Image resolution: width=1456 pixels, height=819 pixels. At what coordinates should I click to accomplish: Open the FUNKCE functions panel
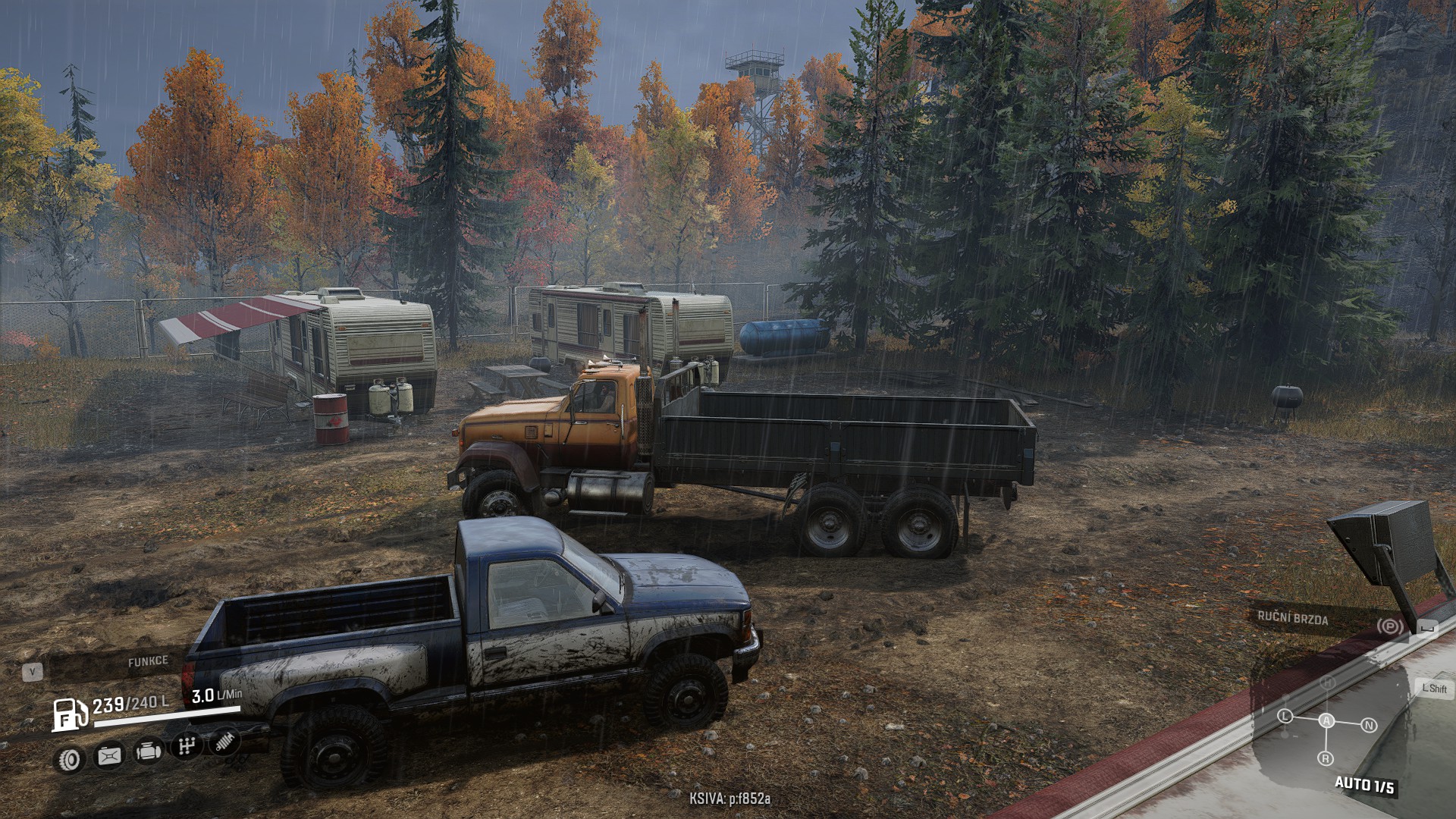(x=147, y=662)
